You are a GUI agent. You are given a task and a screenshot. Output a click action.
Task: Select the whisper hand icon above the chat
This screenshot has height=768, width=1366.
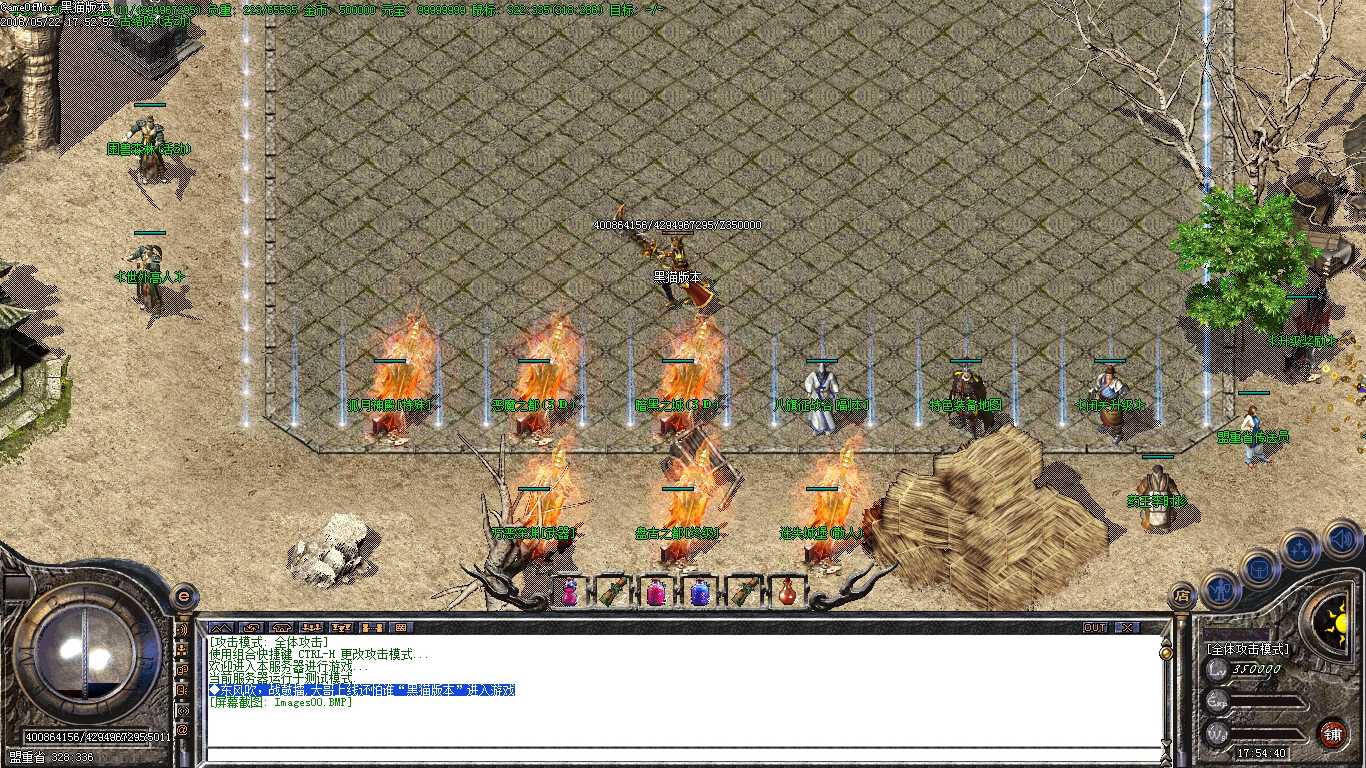click(x=252, y=628)
